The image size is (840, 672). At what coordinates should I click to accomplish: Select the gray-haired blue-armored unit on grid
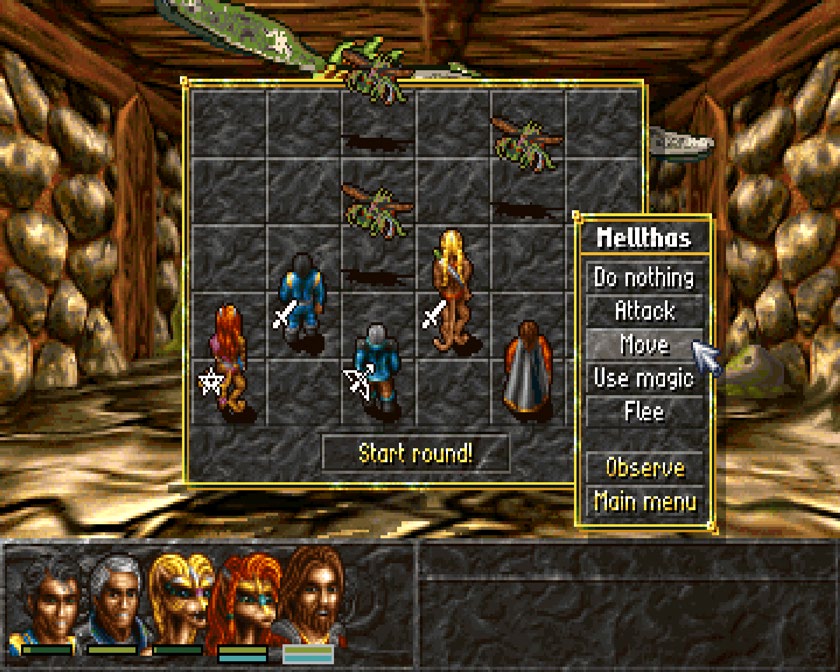376,368
